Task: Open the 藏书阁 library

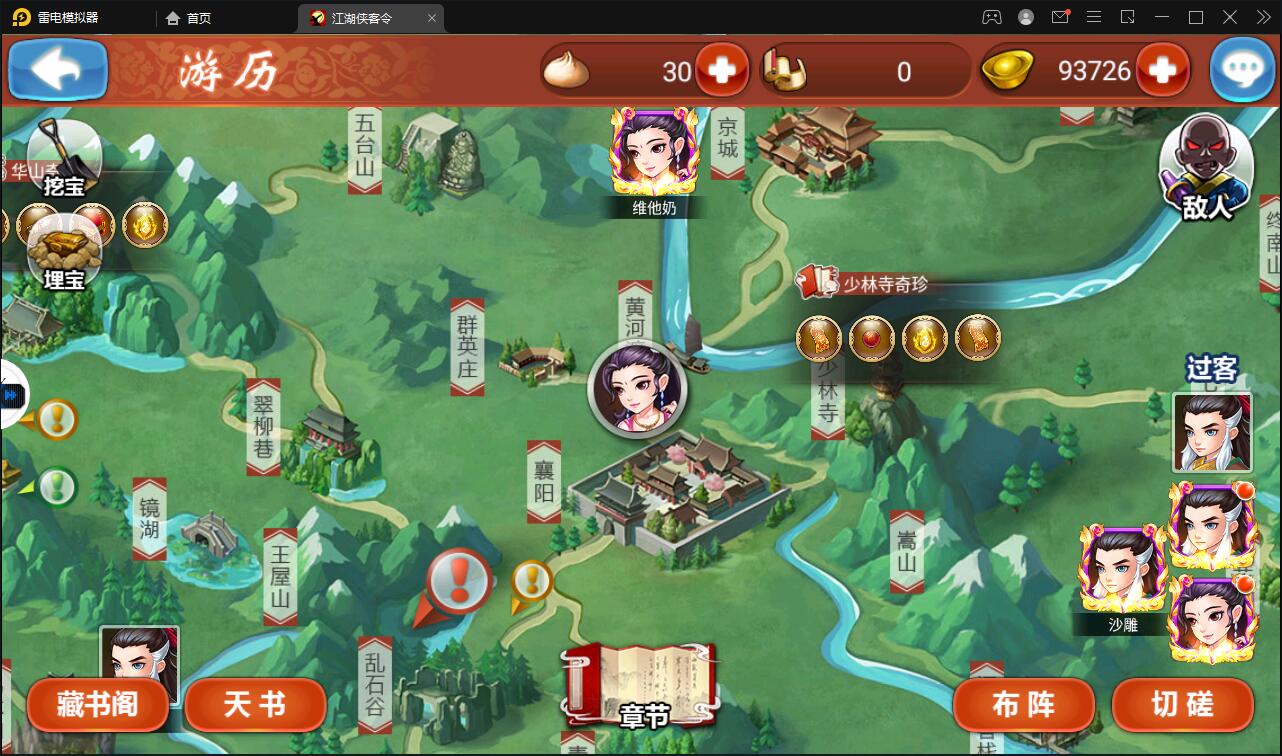Action: pyautogui.click(x=97, y=705)
